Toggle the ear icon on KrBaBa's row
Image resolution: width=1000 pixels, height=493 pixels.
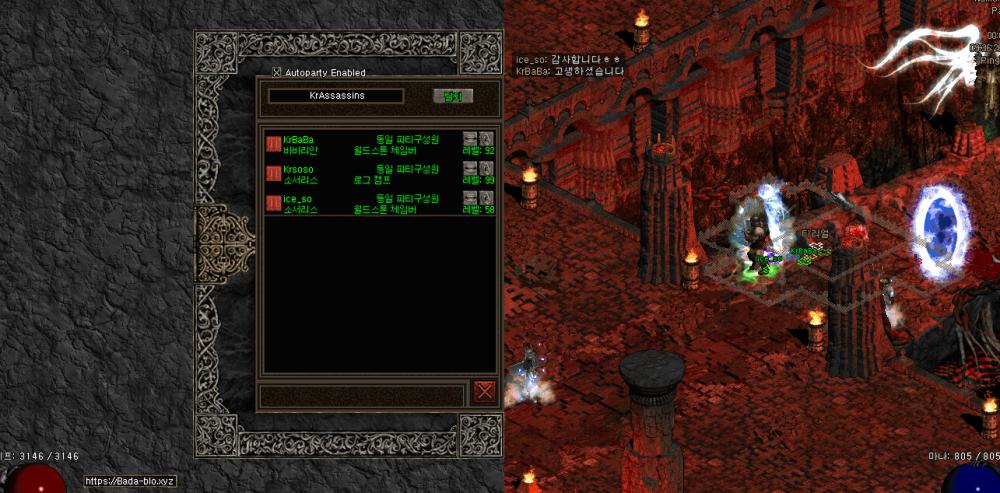click(x=486, y=139)
